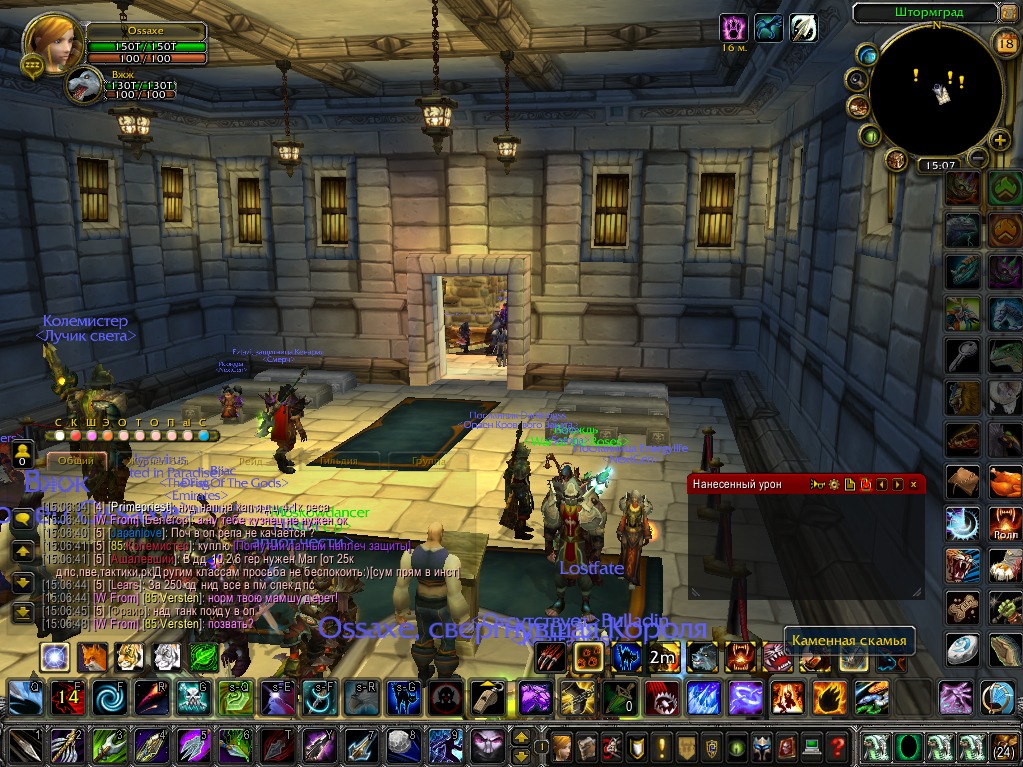Use the gold key item on side bar
1023x767 pixels.
[962, 355]
